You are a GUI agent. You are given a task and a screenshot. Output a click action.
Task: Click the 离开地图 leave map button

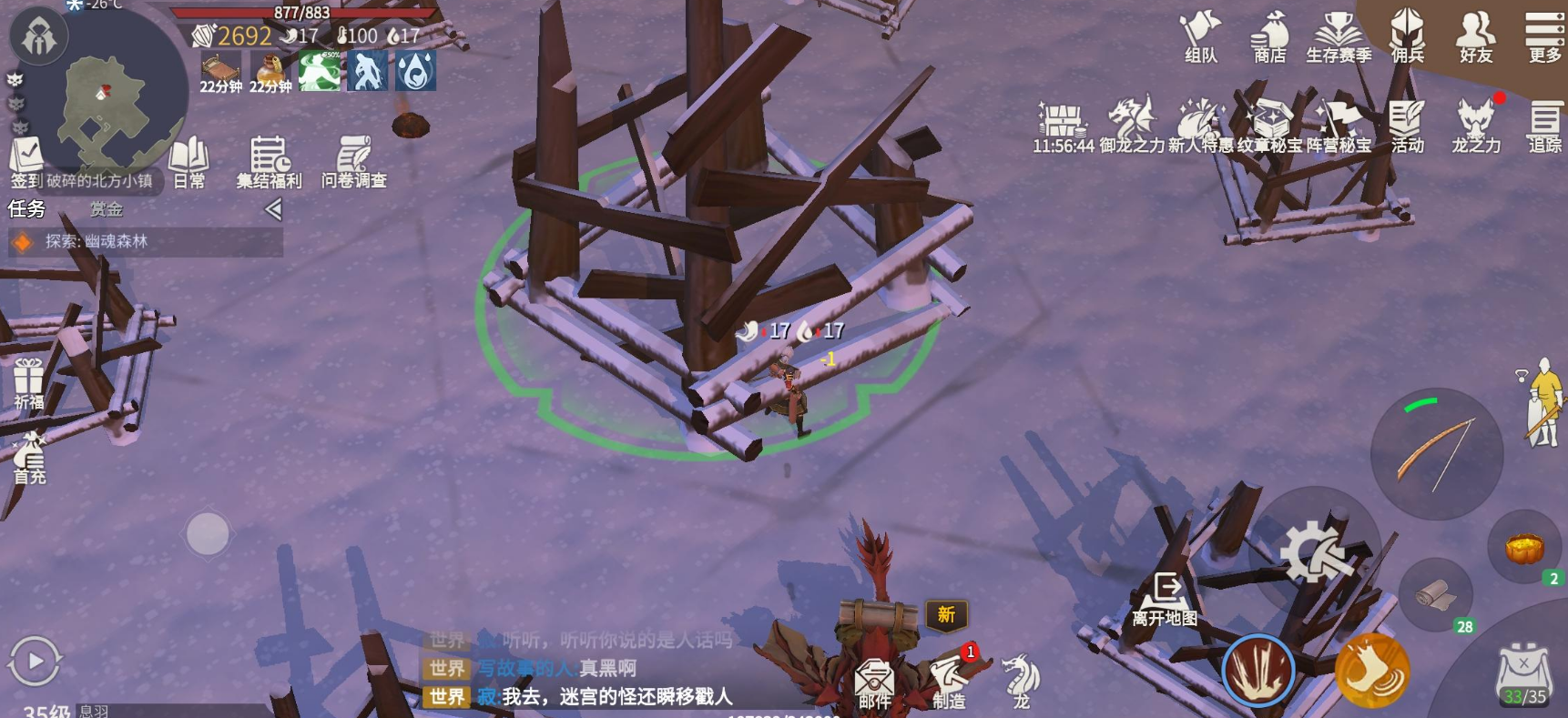pyautogui.click(x=1165, y=598)
